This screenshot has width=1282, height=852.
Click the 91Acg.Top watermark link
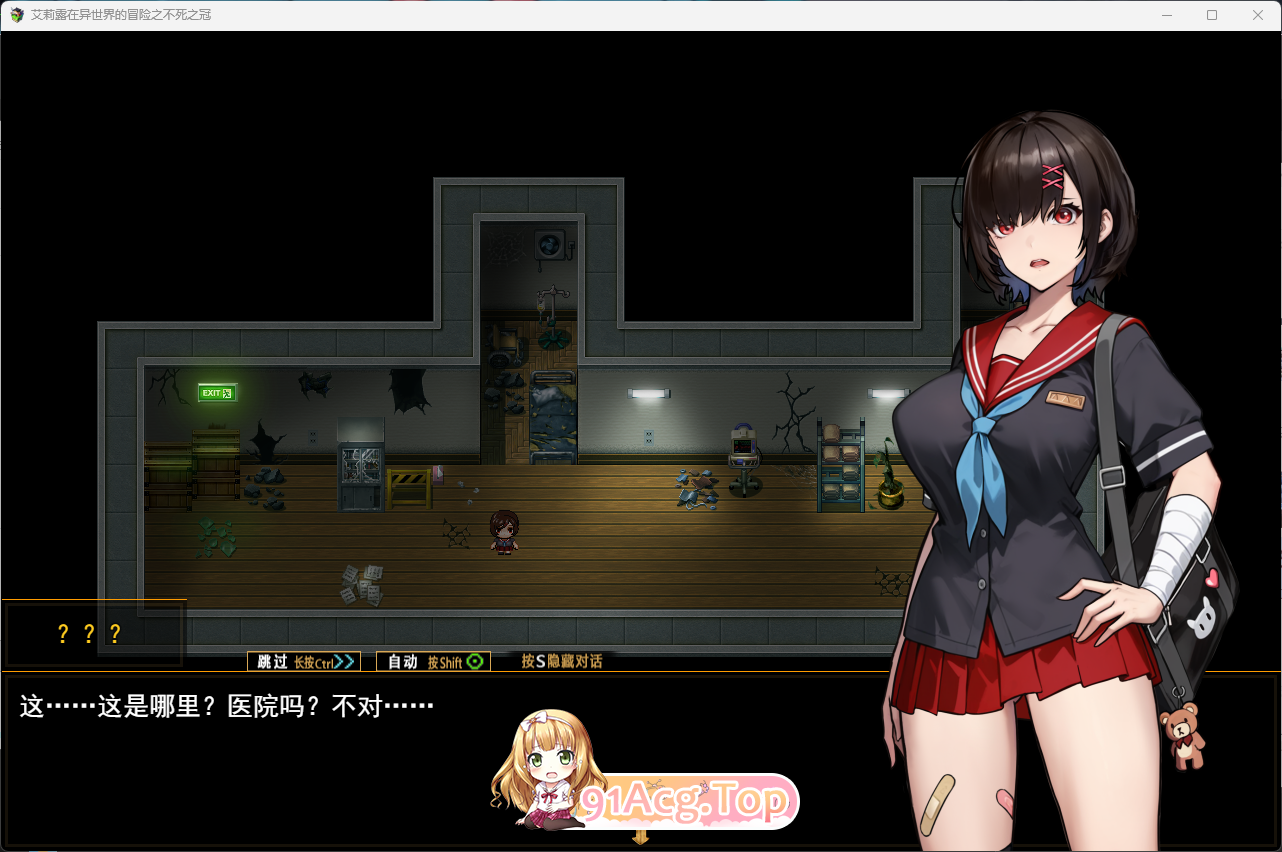pos(686,800)
